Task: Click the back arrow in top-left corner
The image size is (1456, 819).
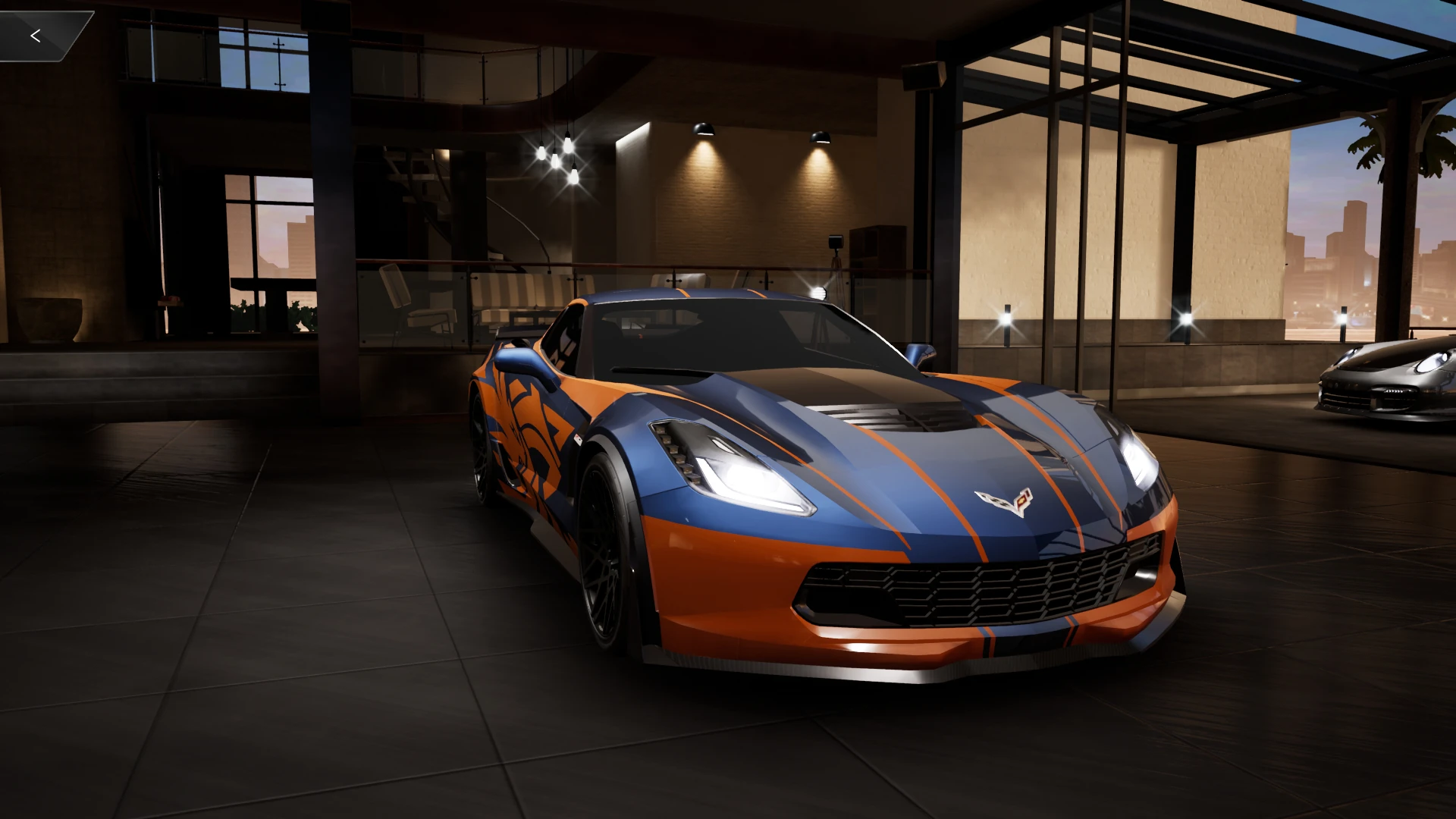Action: 36,35
